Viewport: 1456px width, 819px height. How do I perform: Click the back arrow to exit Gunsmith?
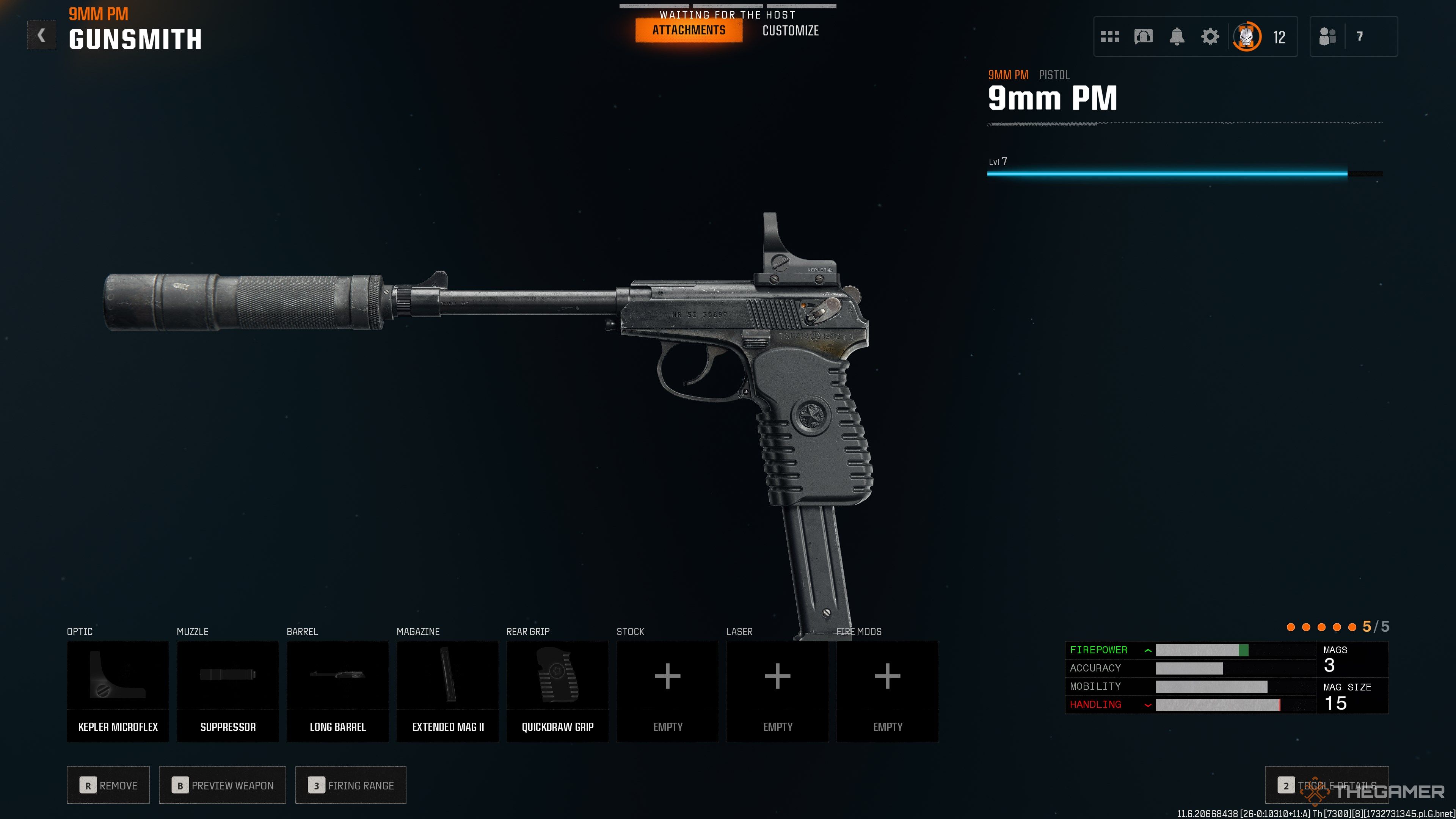[41, 36]
